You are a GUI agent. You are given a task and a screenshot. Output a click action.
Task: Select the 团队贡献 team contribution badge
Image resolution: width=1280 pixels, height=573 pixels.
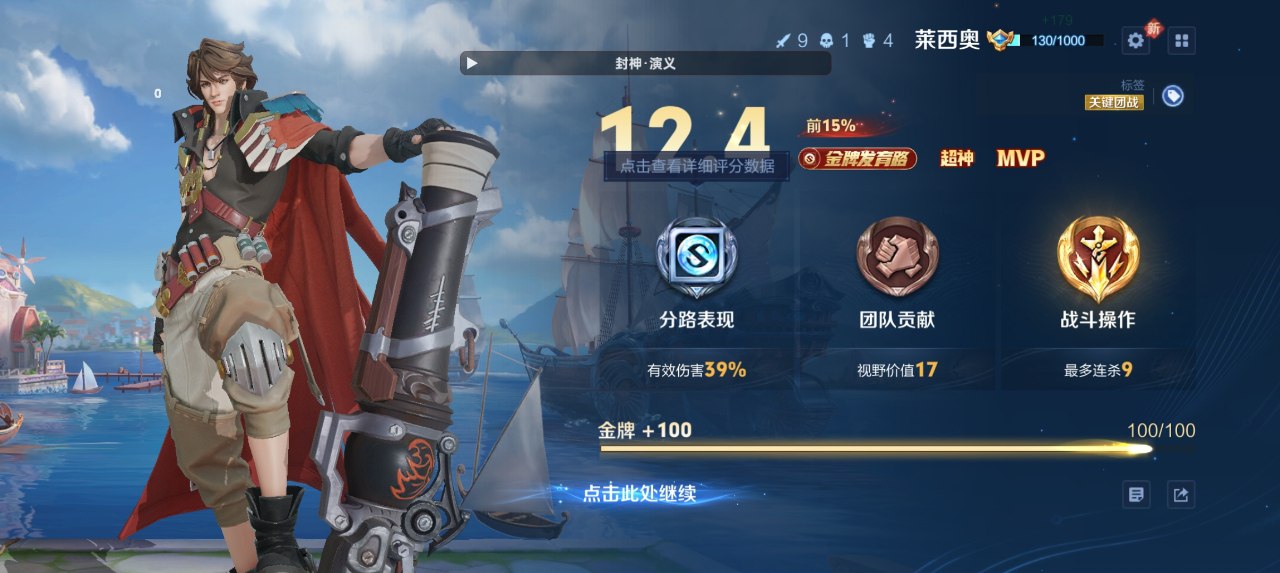897,260
